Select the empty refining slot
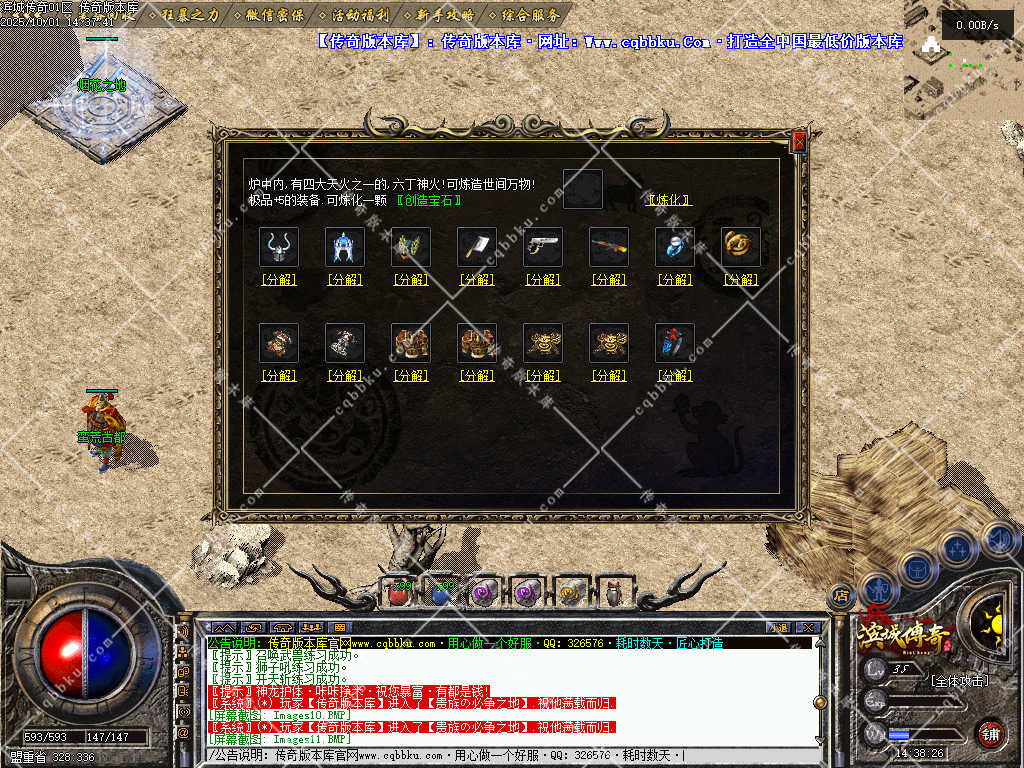The image size is (1024, 768). pyautogui.click(x=583, y=189)
